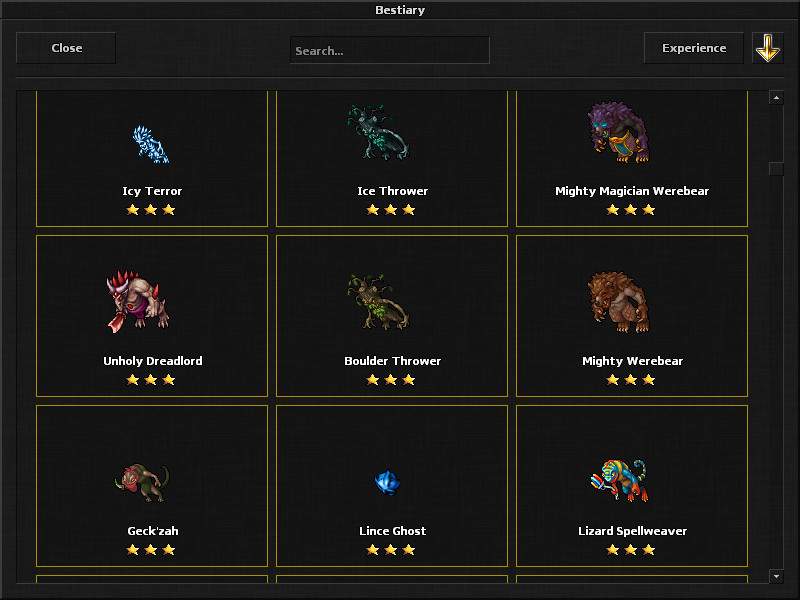
Task: Open the Icy Terror entry
Action: (x=152, y=158)
